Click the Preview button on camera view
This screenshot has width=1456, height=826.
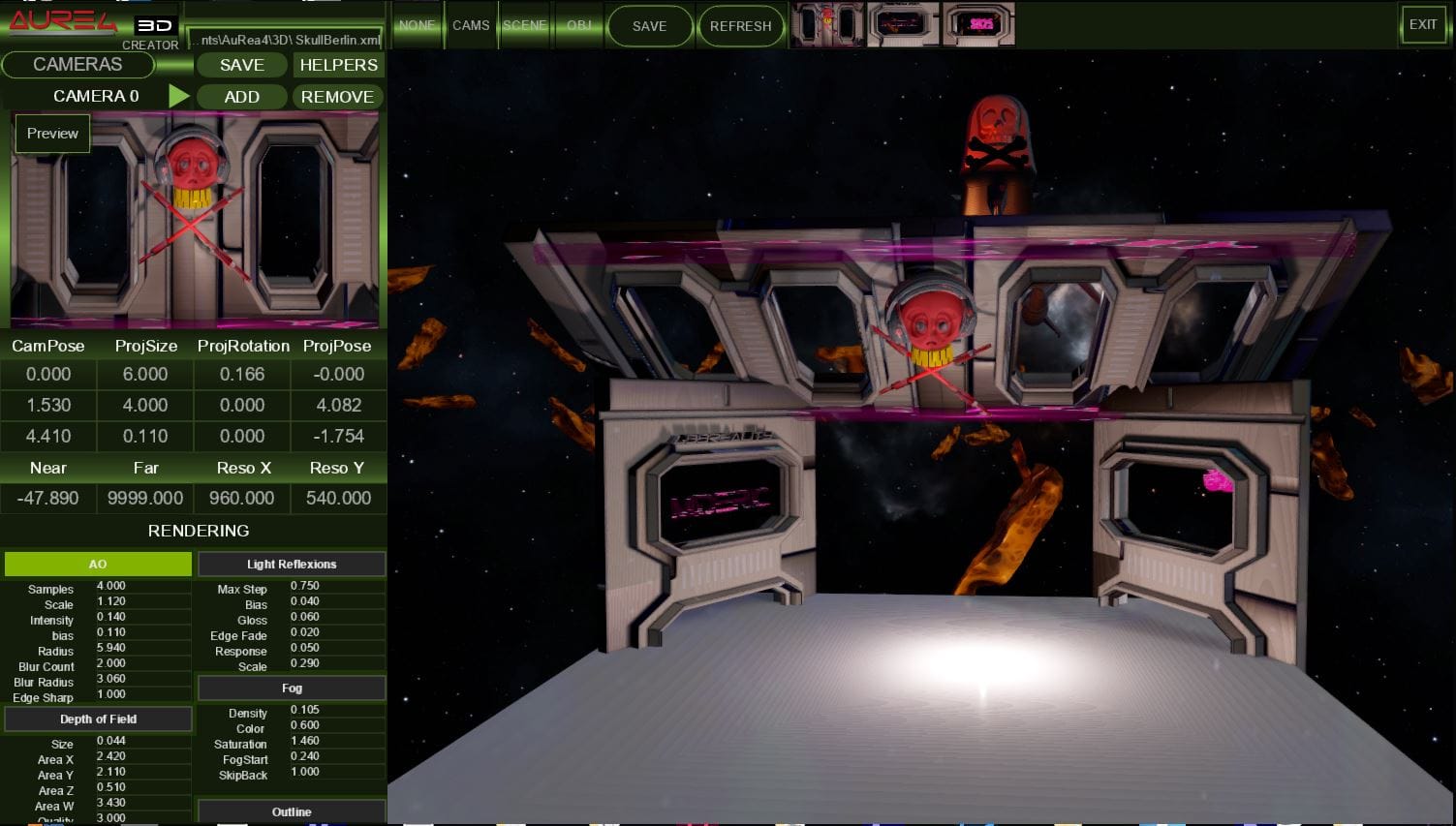[x=52, y=134]
